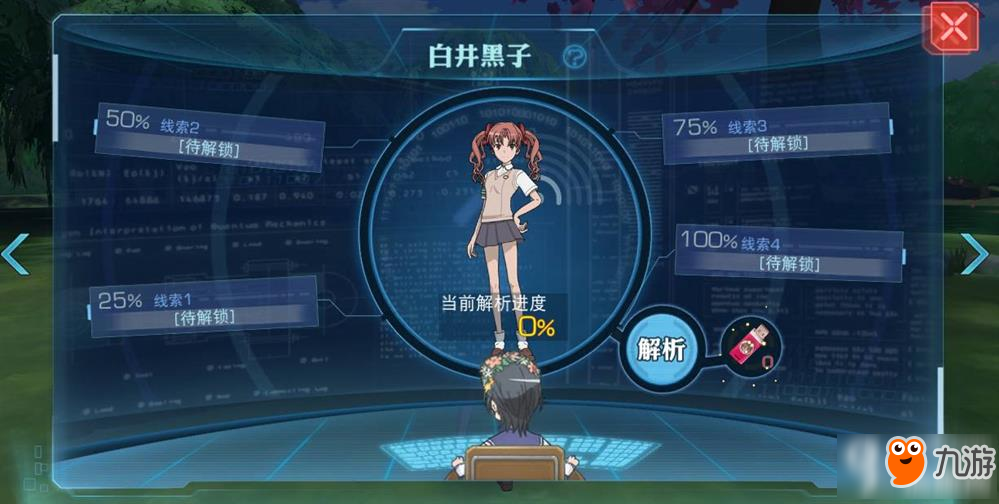Select the 100% 线索4 clue panel
Screen dimensions: 999x504
790,253
